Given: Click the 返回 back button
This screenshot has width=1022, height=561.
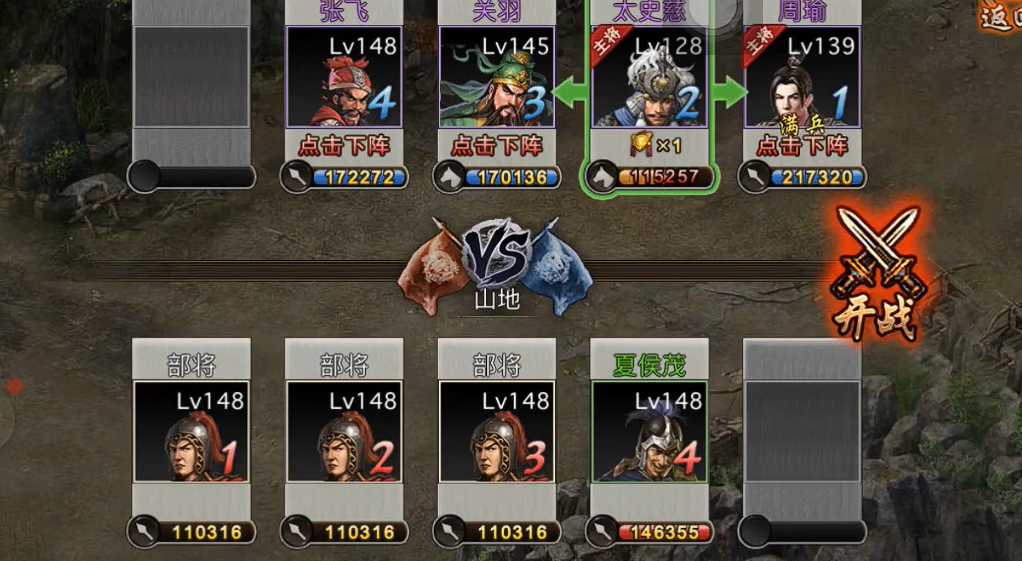Looking at the screenshot, I should (x=1000, y=16).
